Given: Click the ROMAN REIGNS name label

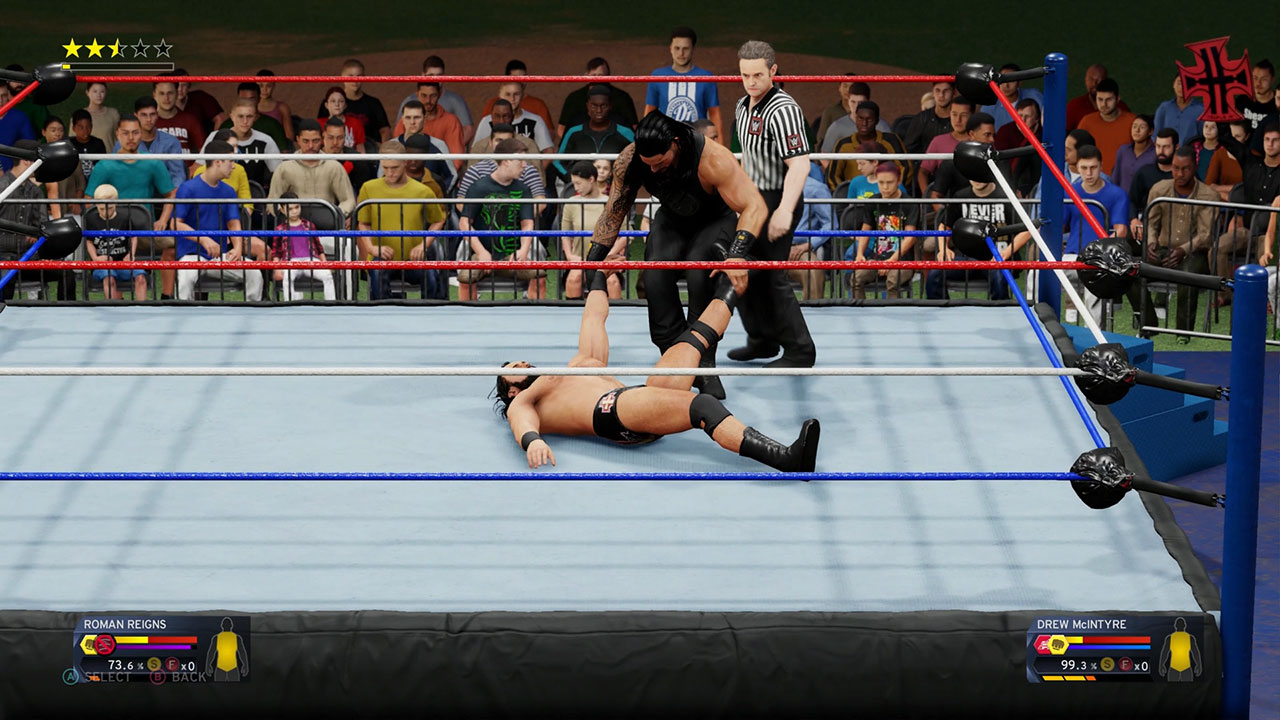Looking at the screenshot, I should 125,623.
